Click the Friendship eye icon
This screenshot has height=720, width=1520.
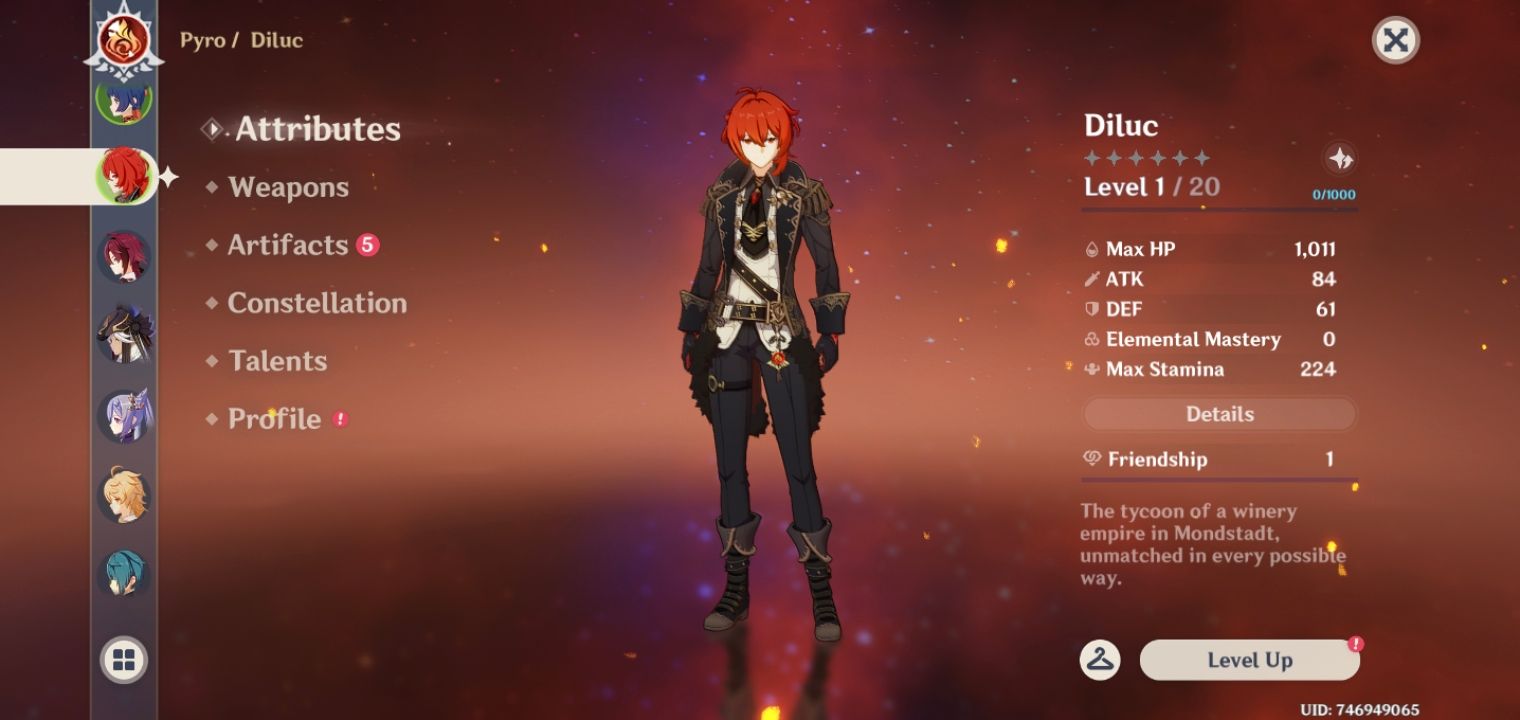1093,459
